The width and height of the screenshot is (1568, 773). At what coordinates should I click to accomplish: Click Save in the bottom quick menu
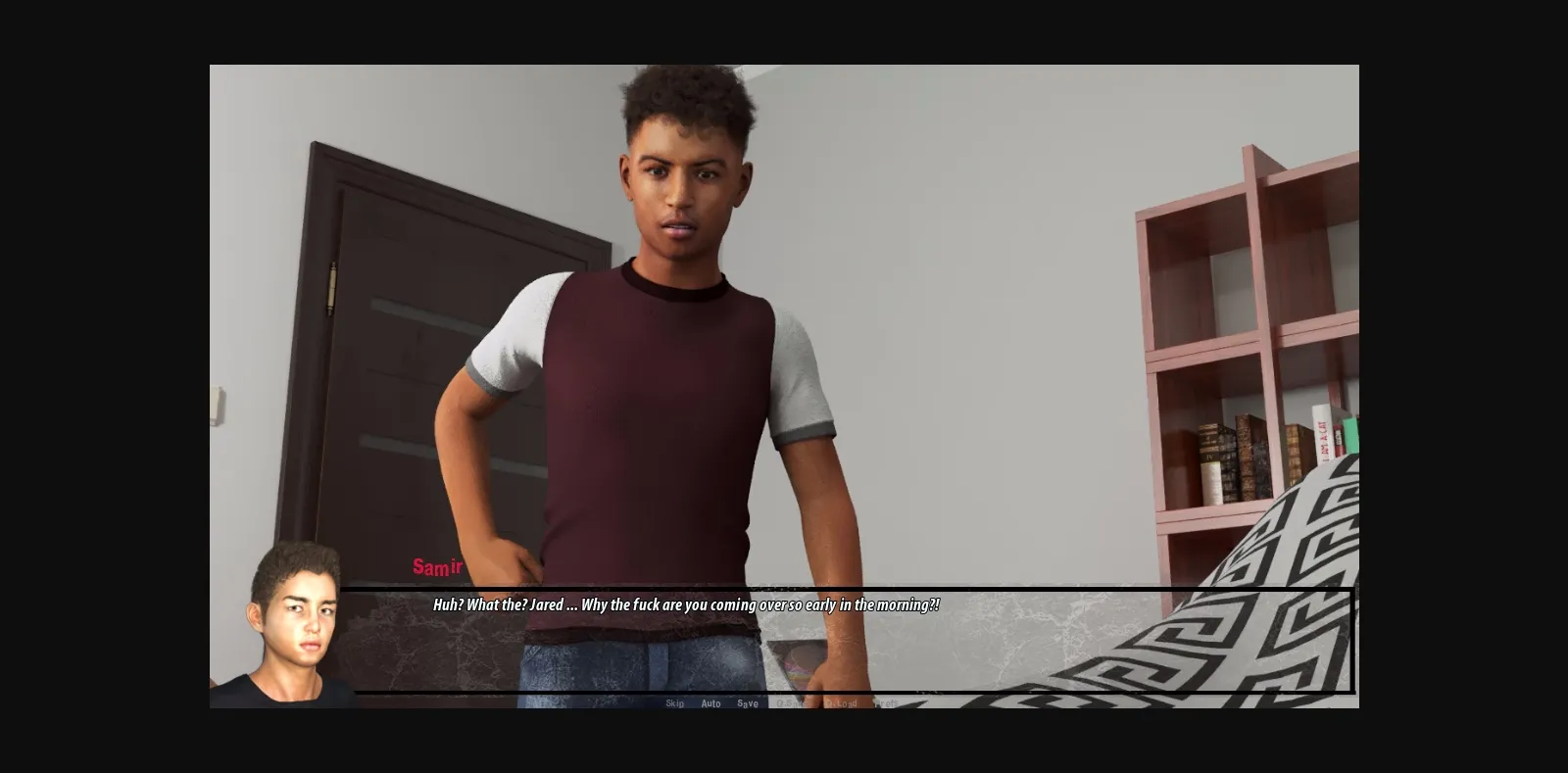pyautogui.click(x=747, y=703)
